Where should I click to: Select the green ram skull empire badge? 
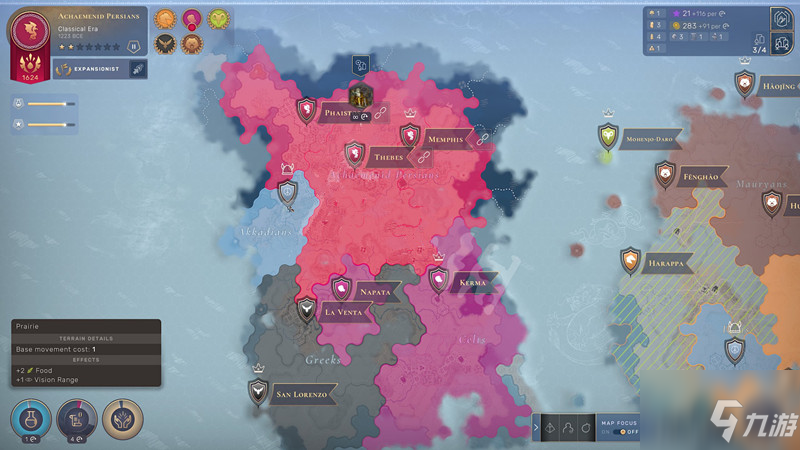217,20
